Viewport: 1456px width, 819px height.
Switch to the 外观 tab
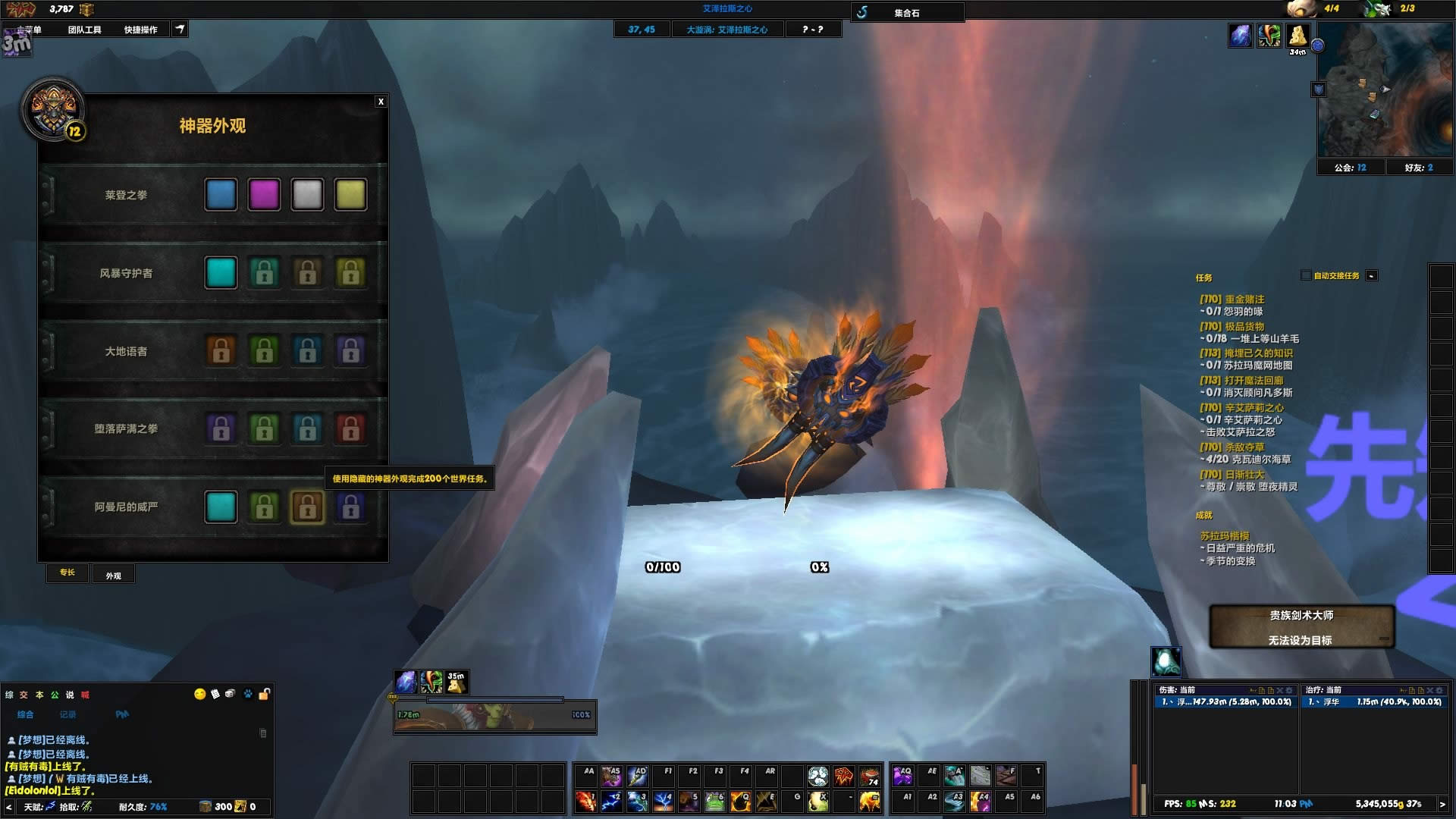click(x=114, y=576)
